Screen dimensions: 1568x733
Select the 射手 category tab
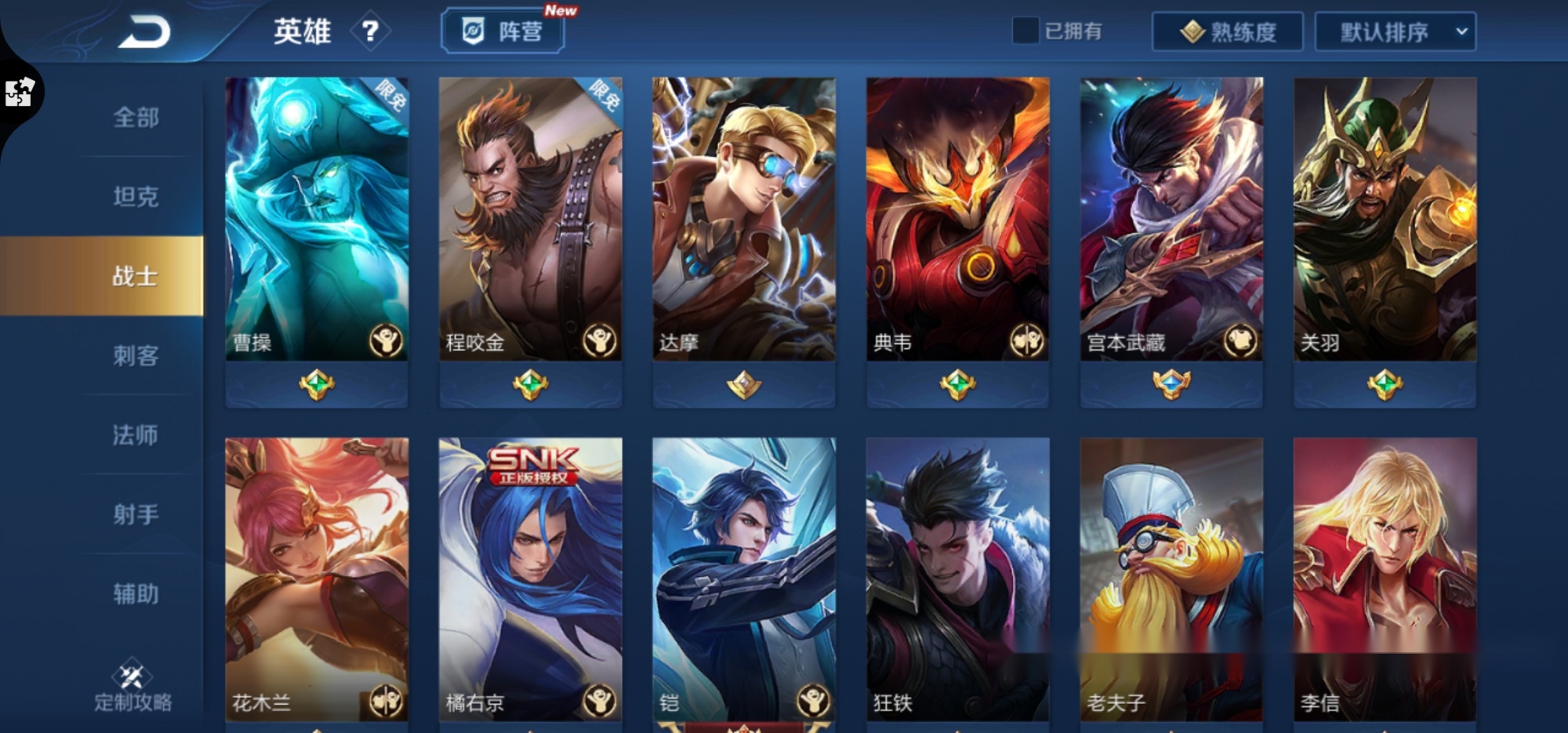[x=136, y=516]
